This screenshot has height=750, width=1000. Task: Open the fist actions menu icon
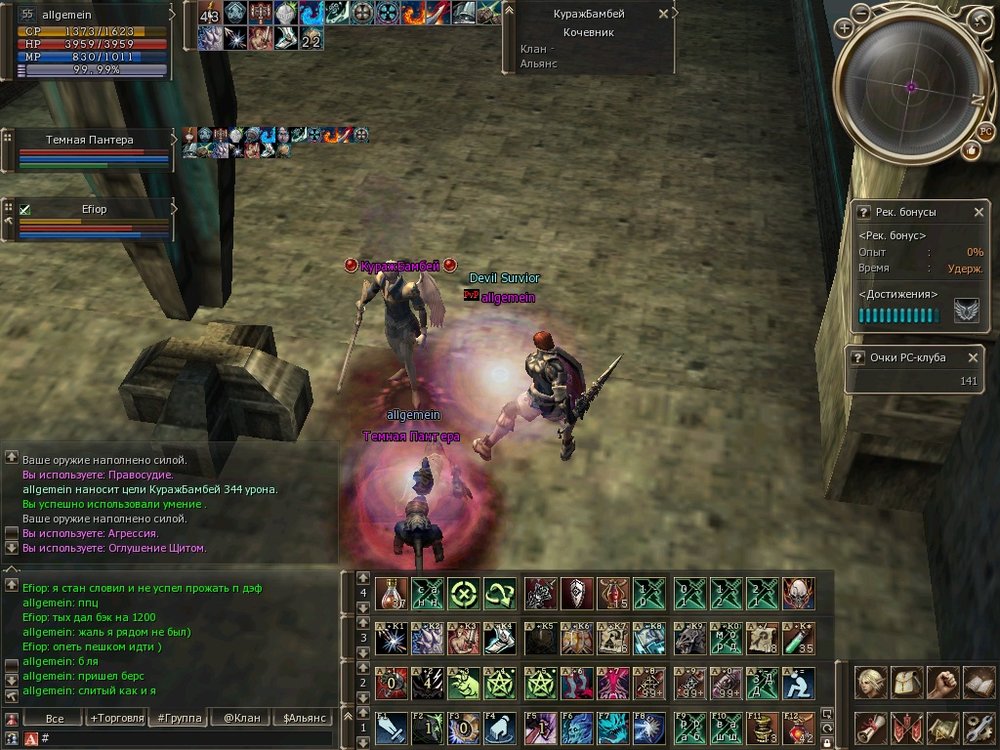941,683
